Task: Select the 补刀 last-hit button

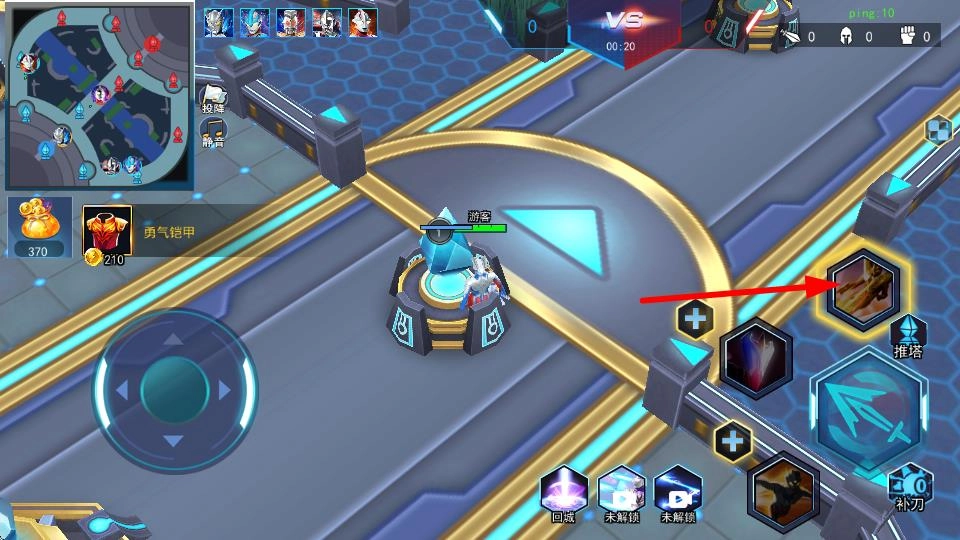Action: point(910,486)
